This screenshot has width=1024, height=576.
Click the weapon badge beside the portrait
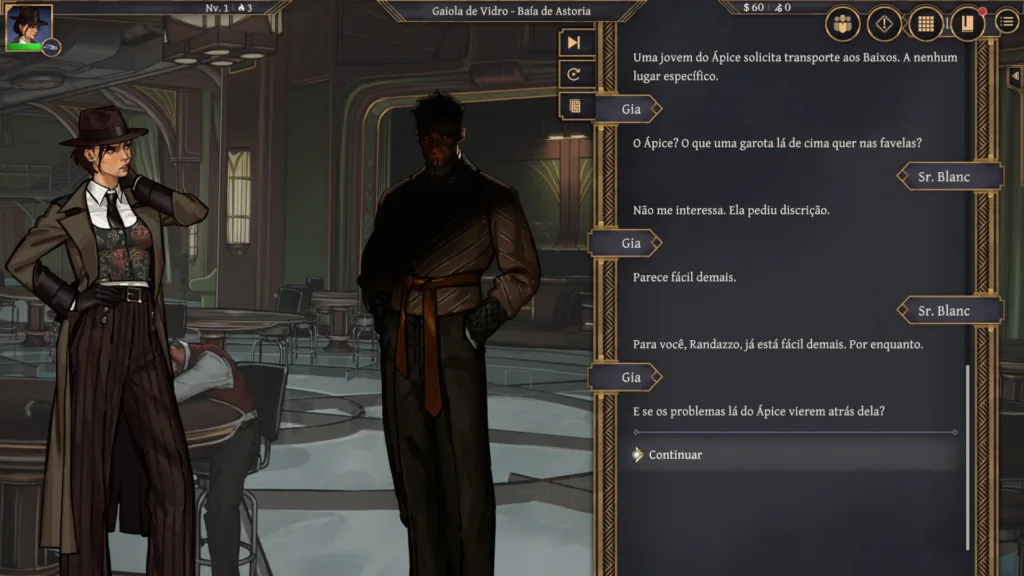(x=51, y=46)
